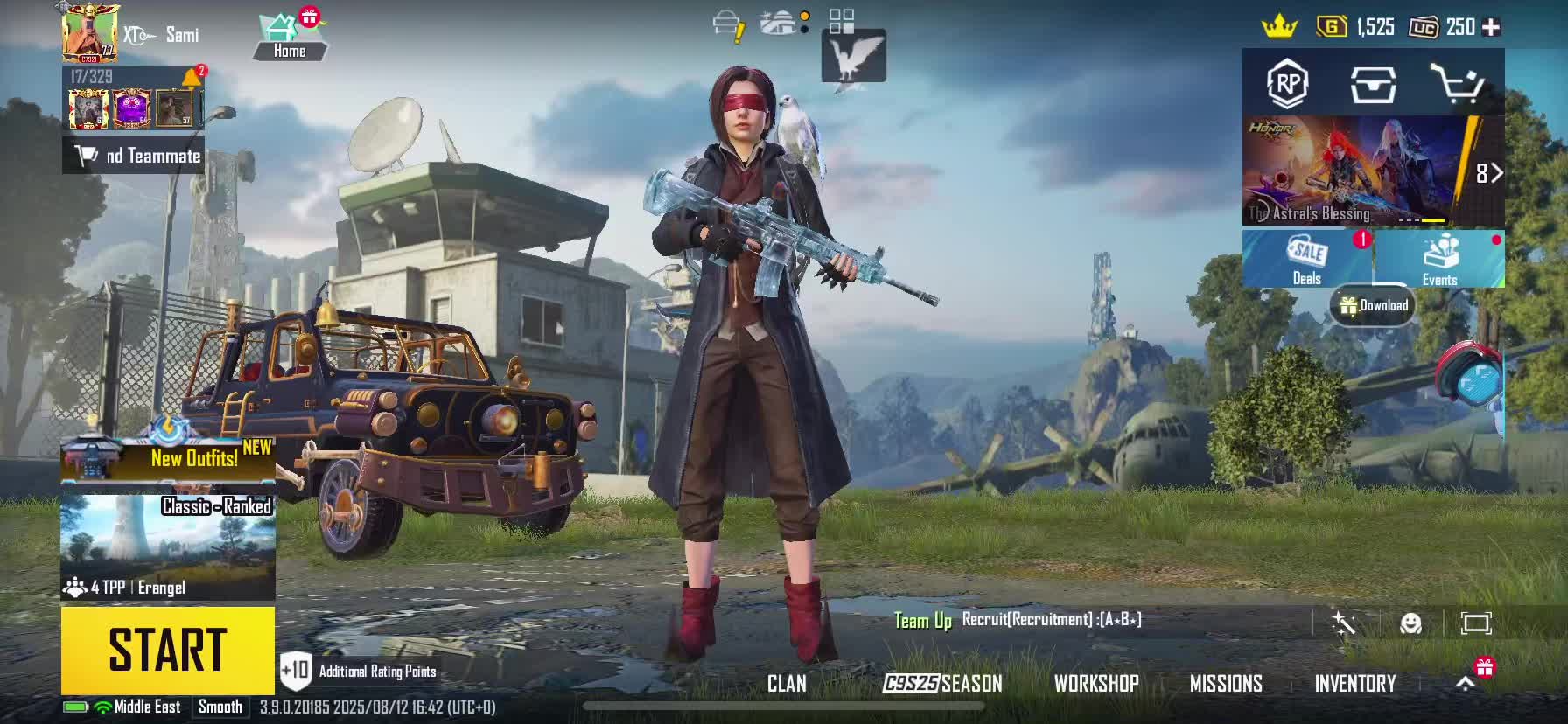Open the Workshop menu

click(x=1096, y=684)
